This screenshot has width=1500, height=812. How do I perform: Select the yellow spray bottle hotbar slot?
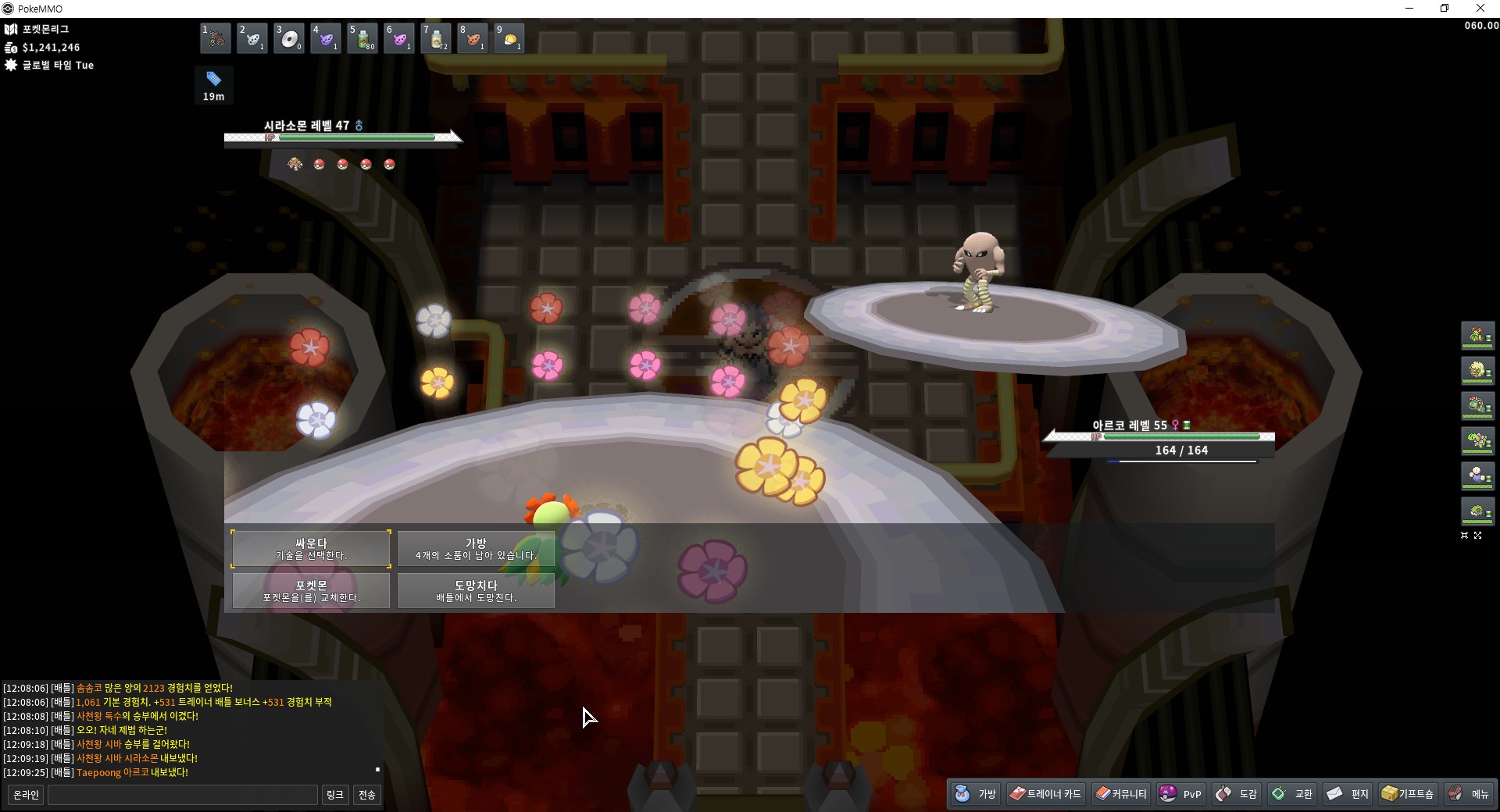point(436,38)
